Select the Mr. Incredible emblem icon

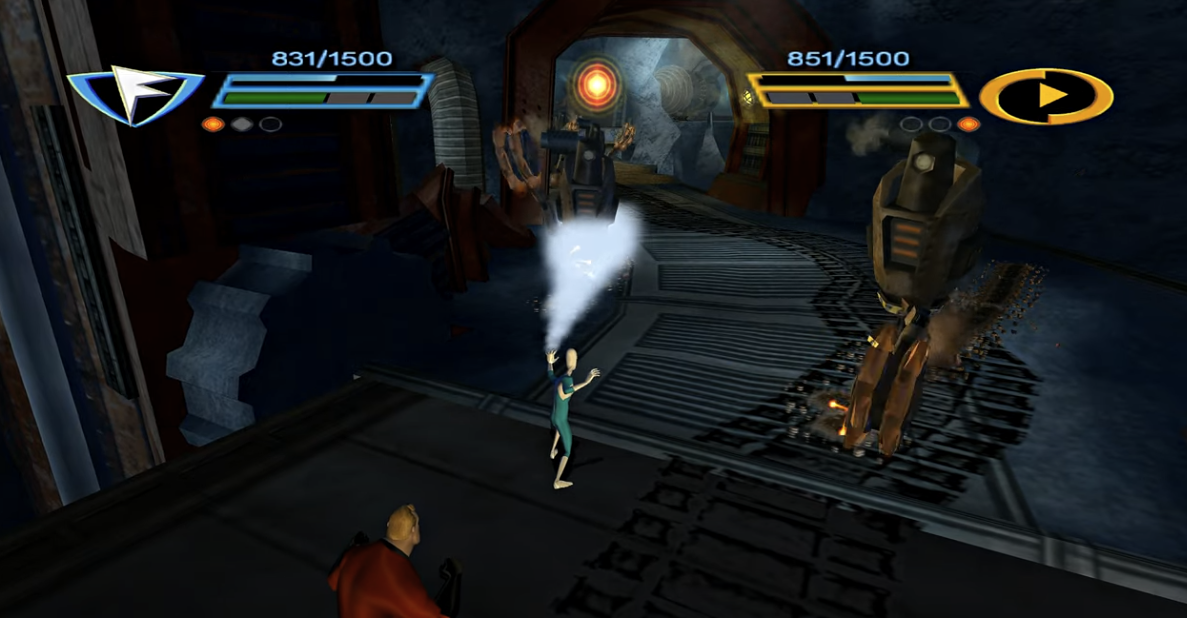point(1045,97)
